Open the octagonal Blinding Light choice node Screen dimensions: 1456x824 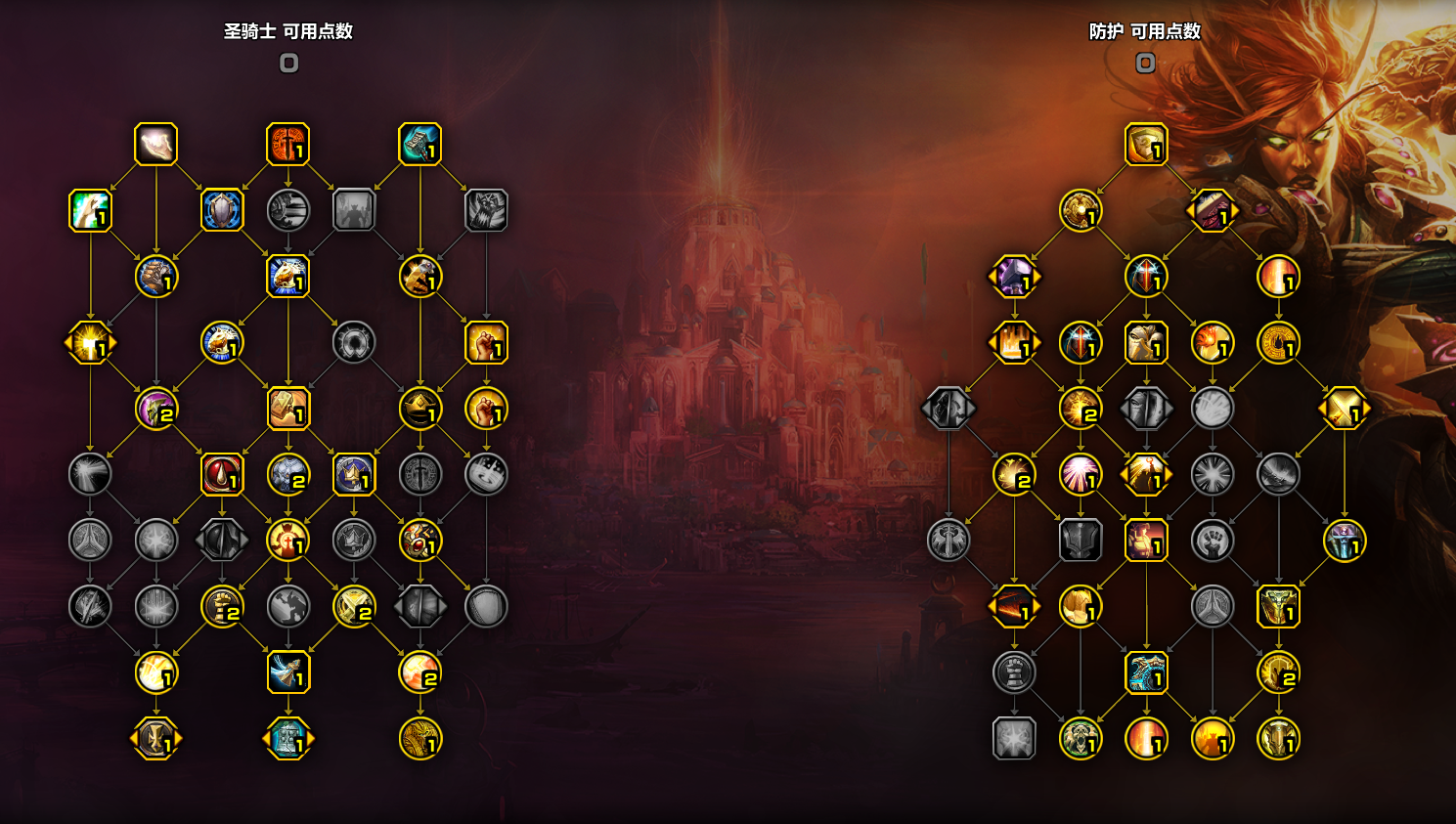(91, 344)
